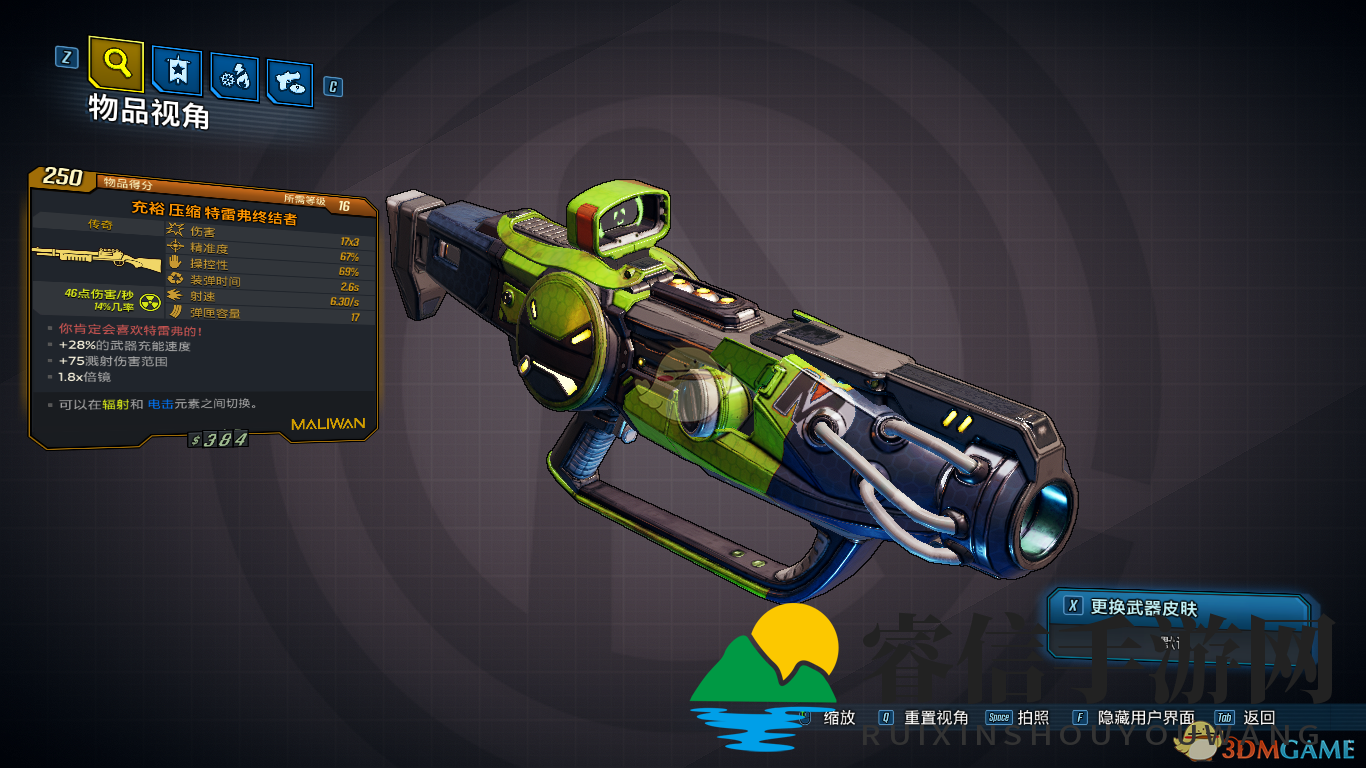
Task: Open the snowflake and flame elements tab
Action: pyautogui.click(x=235, y=79)
